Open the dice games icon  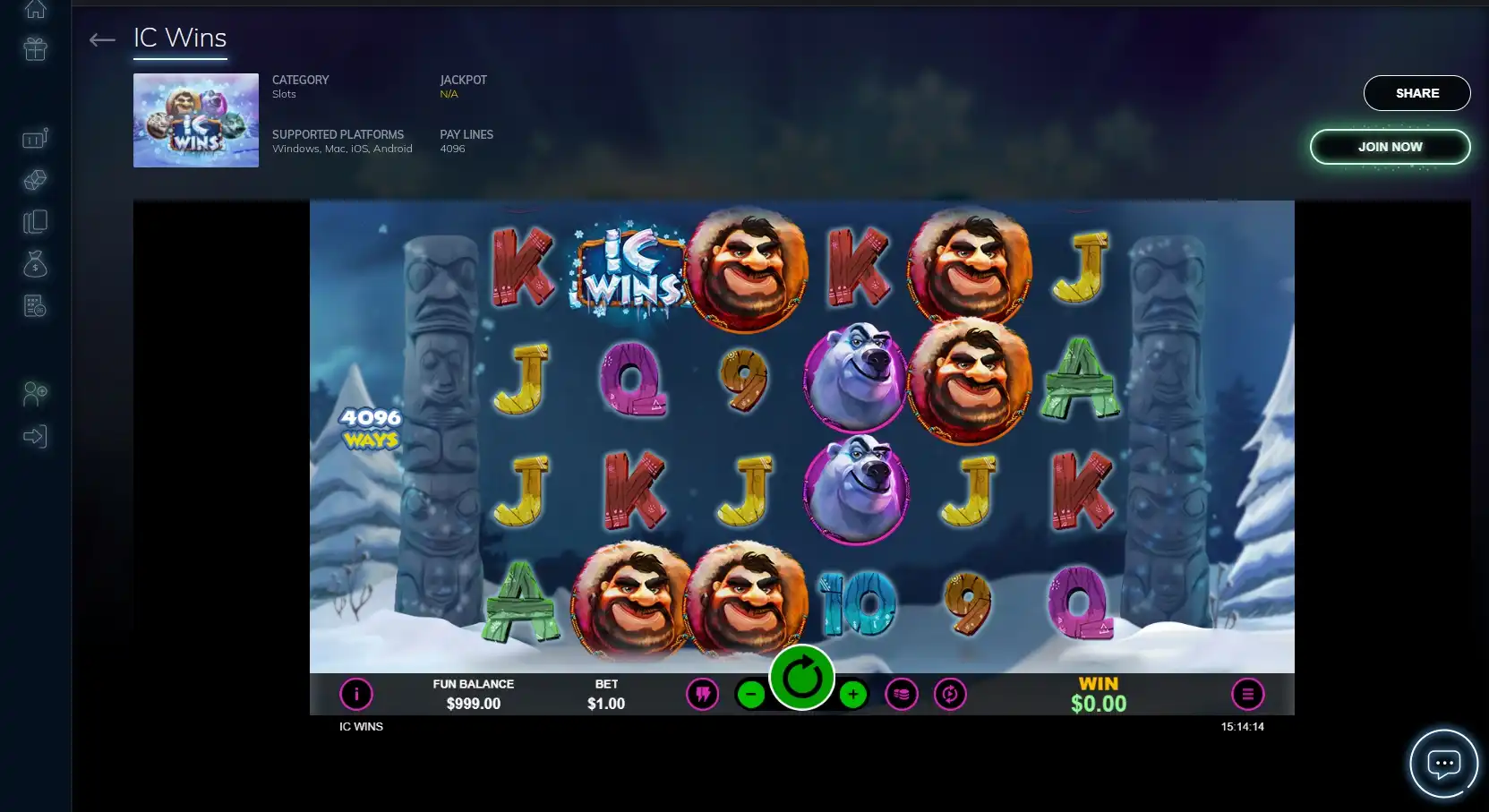36,180
